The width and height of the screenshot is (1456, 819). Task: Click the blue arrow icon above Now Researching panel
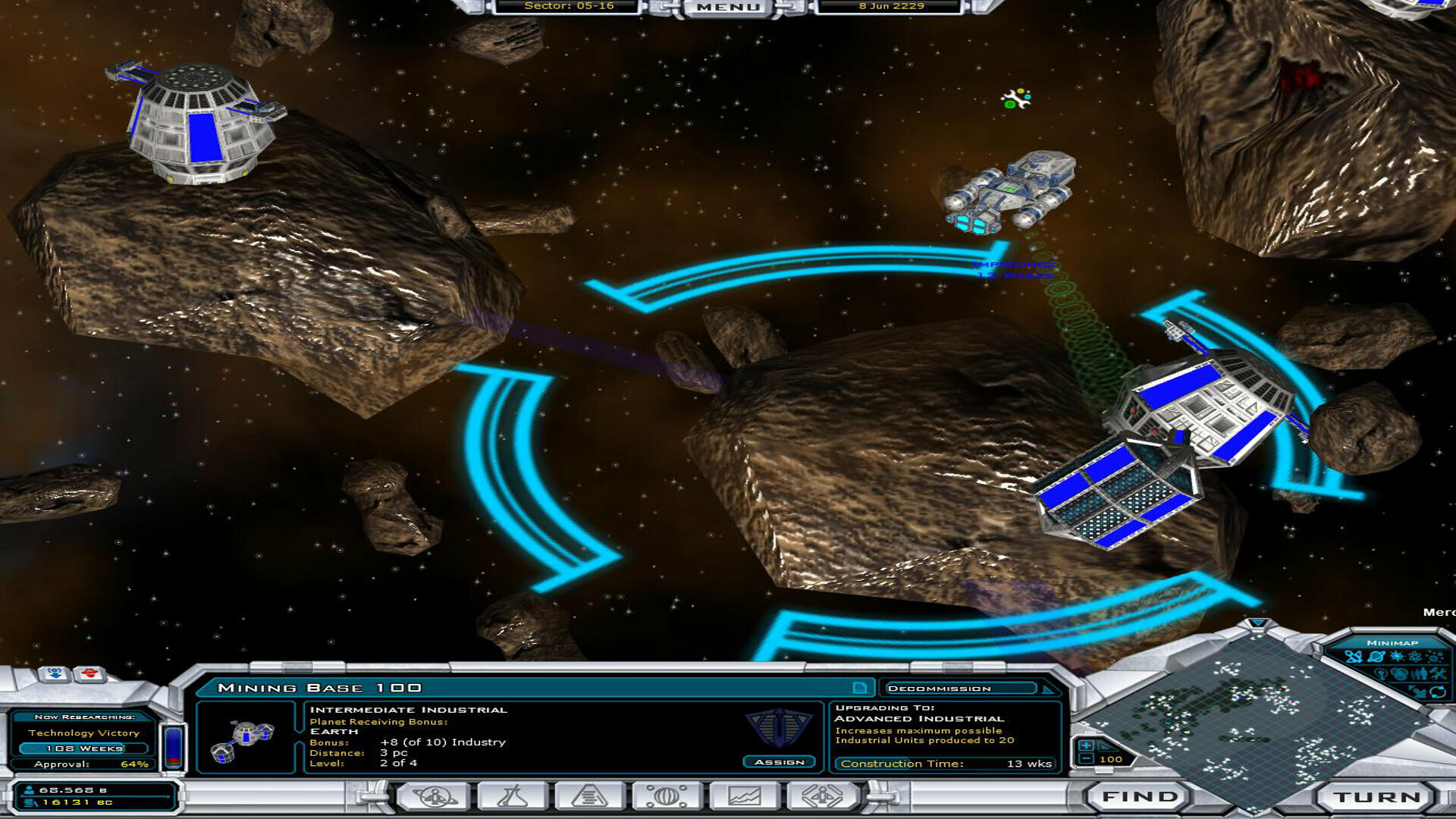pos(54,674)
